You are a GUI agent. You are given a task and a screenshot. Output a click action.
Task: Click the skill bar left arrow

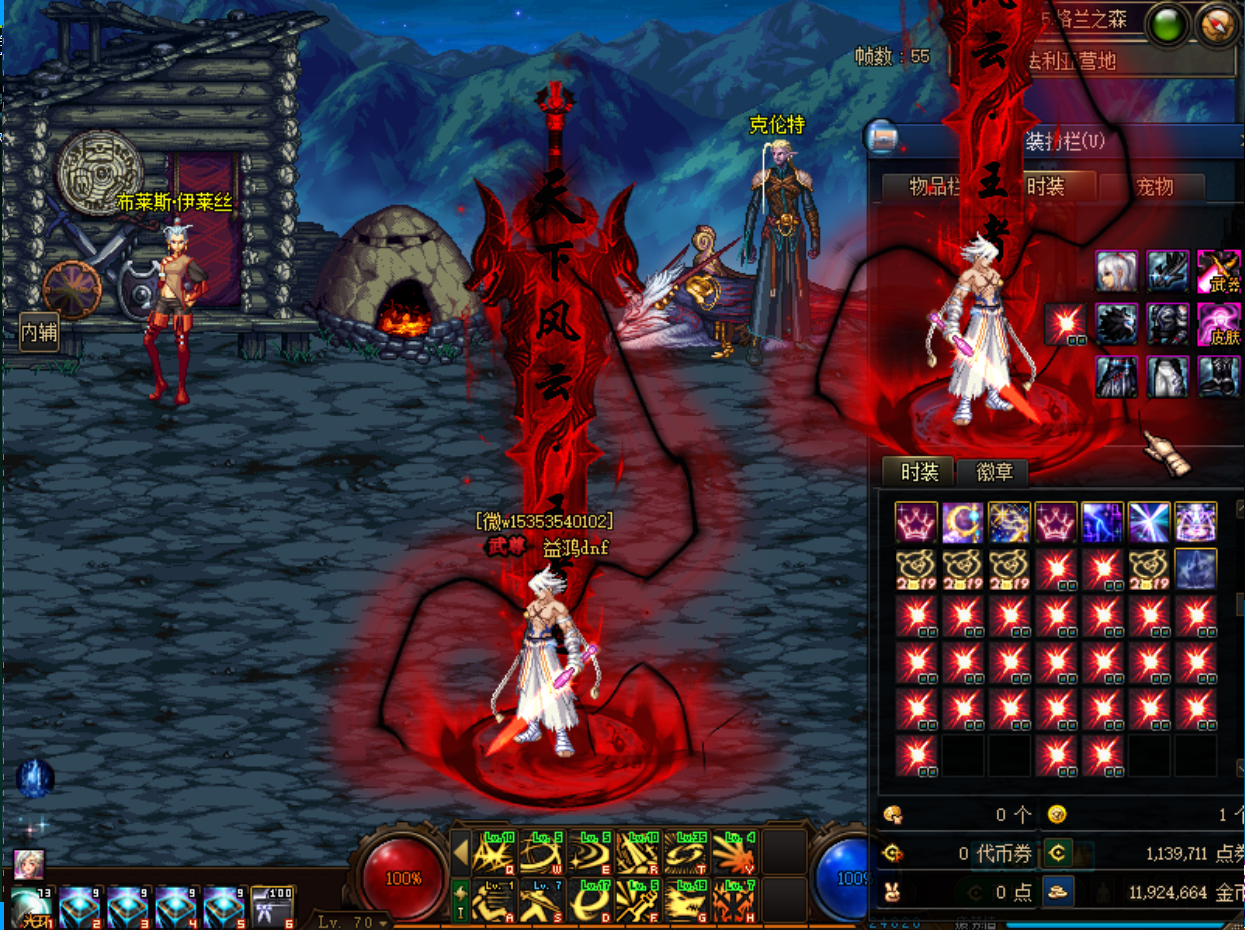tap(461, 854)
